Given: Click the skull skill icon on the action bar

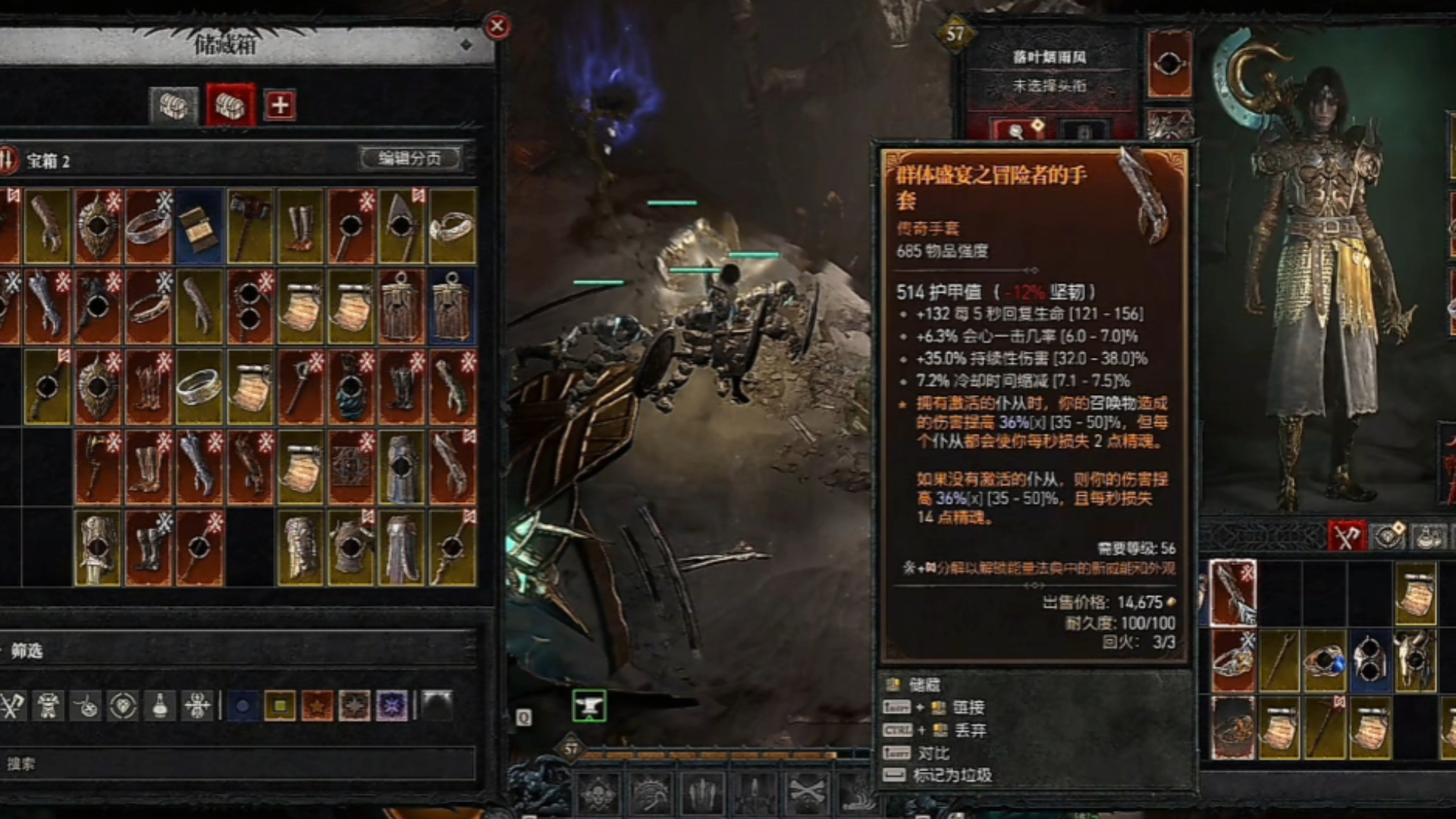Looking at the screenshot, I should pyautogui.click(x=598, y=794).
